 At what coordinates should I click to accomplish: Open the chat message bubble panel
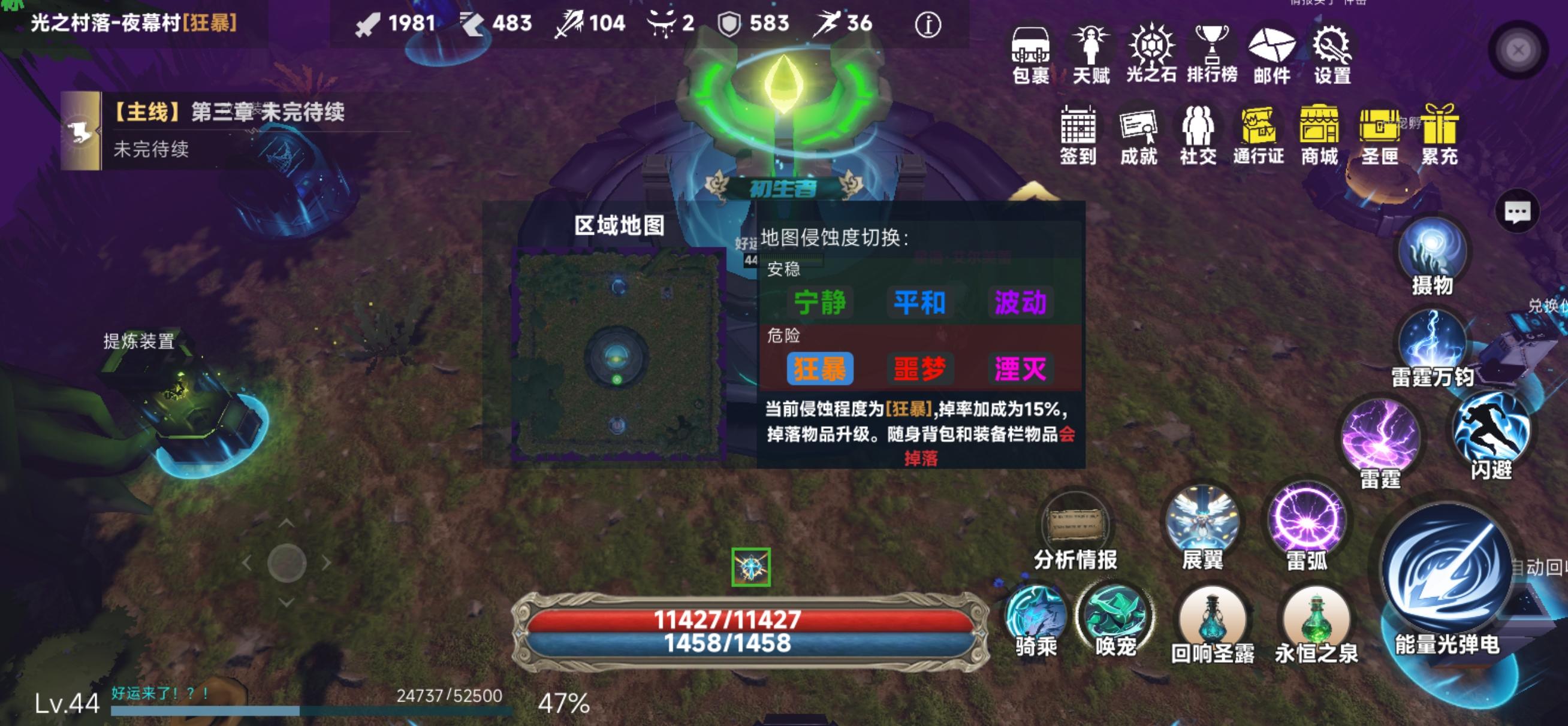pos(1517,211)
